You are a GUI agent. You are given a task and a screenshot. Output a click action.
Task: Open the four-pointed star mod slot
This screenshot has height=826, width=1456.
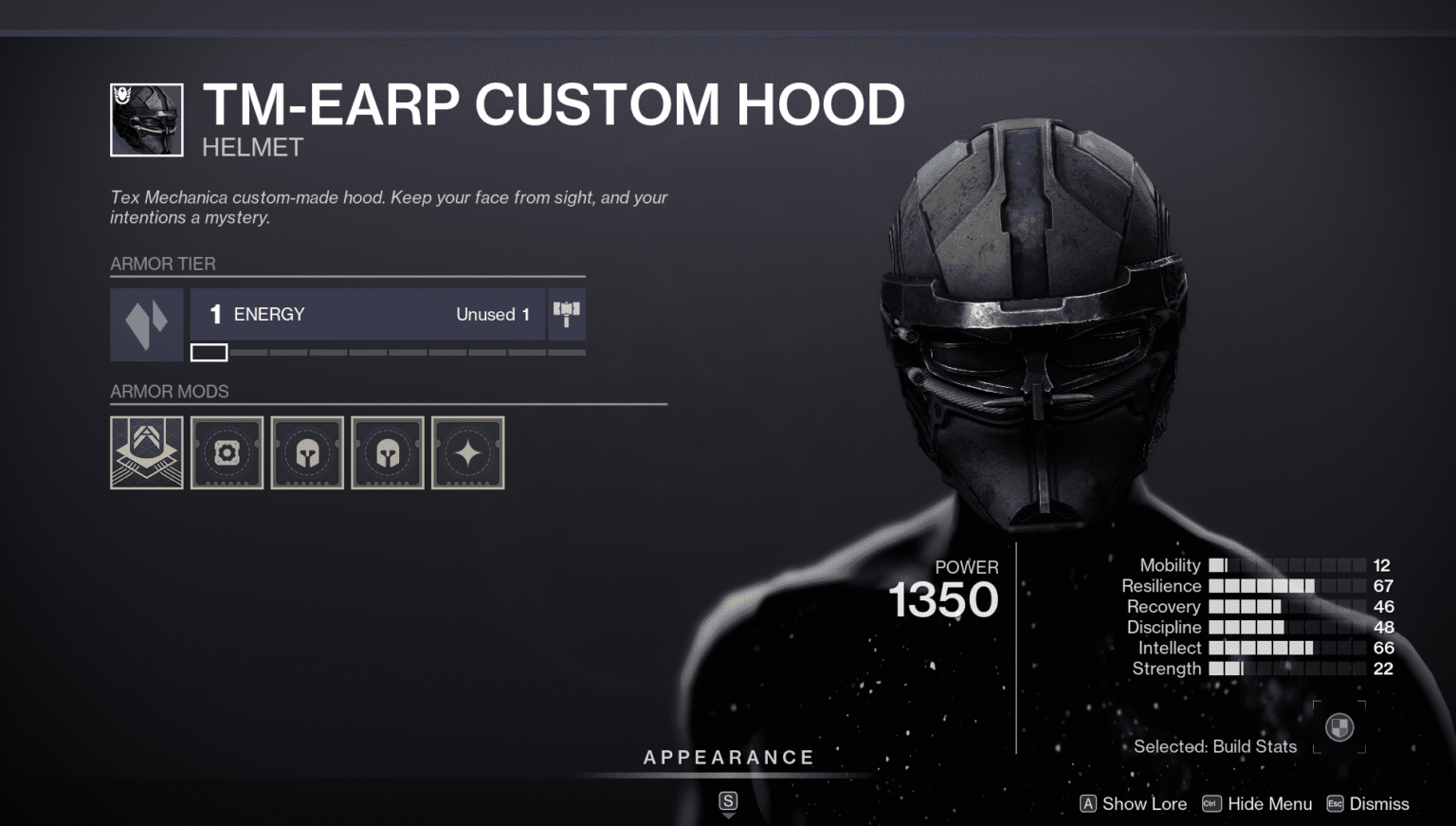pyautogui.click(x=468, y=453)
